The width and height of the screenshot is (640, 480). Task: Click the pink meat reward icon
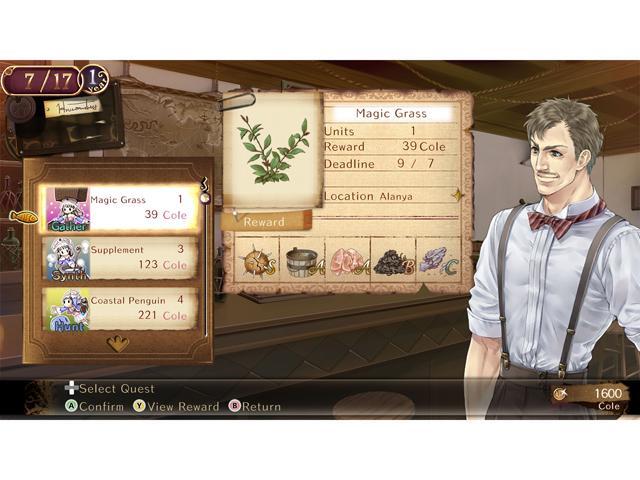347,262
